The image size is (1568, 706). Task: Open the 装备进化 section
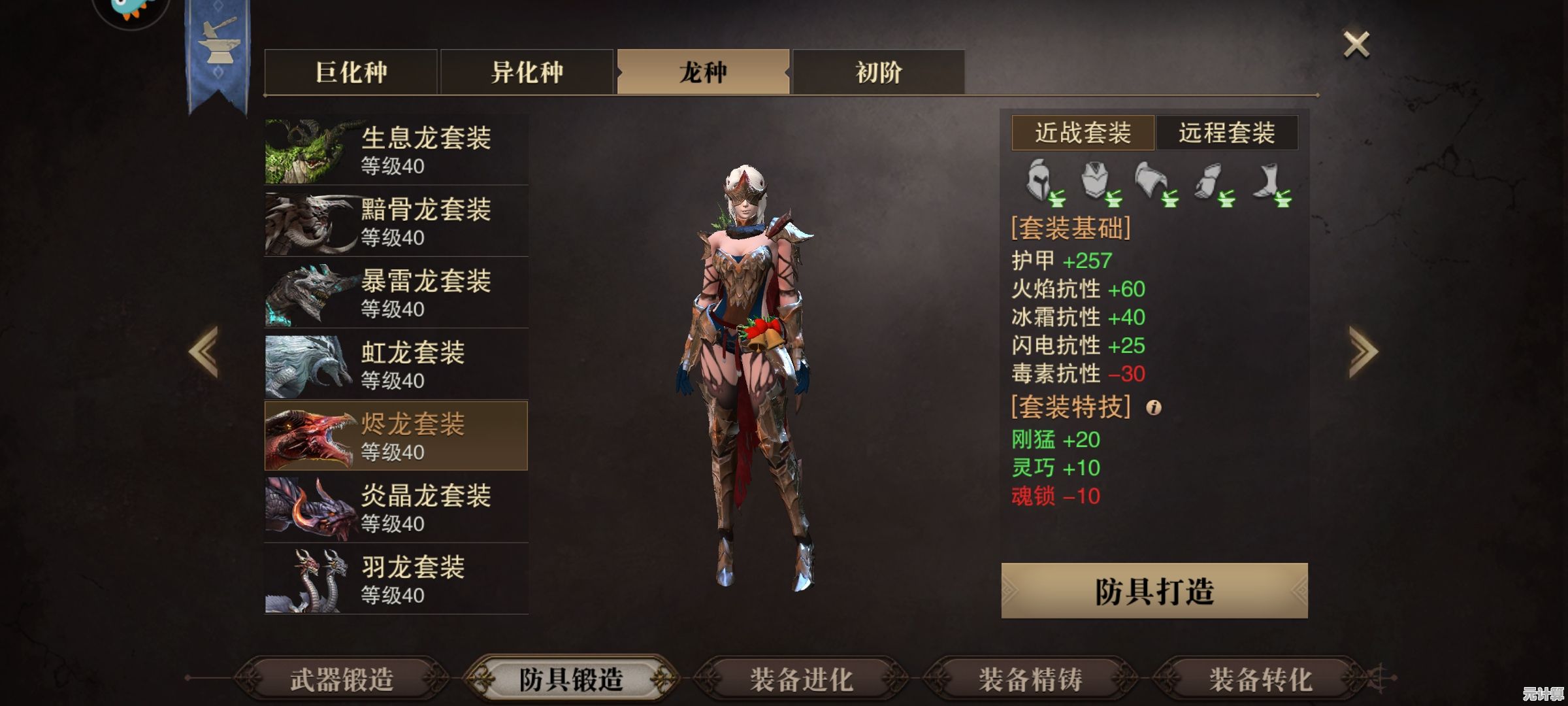801,680
